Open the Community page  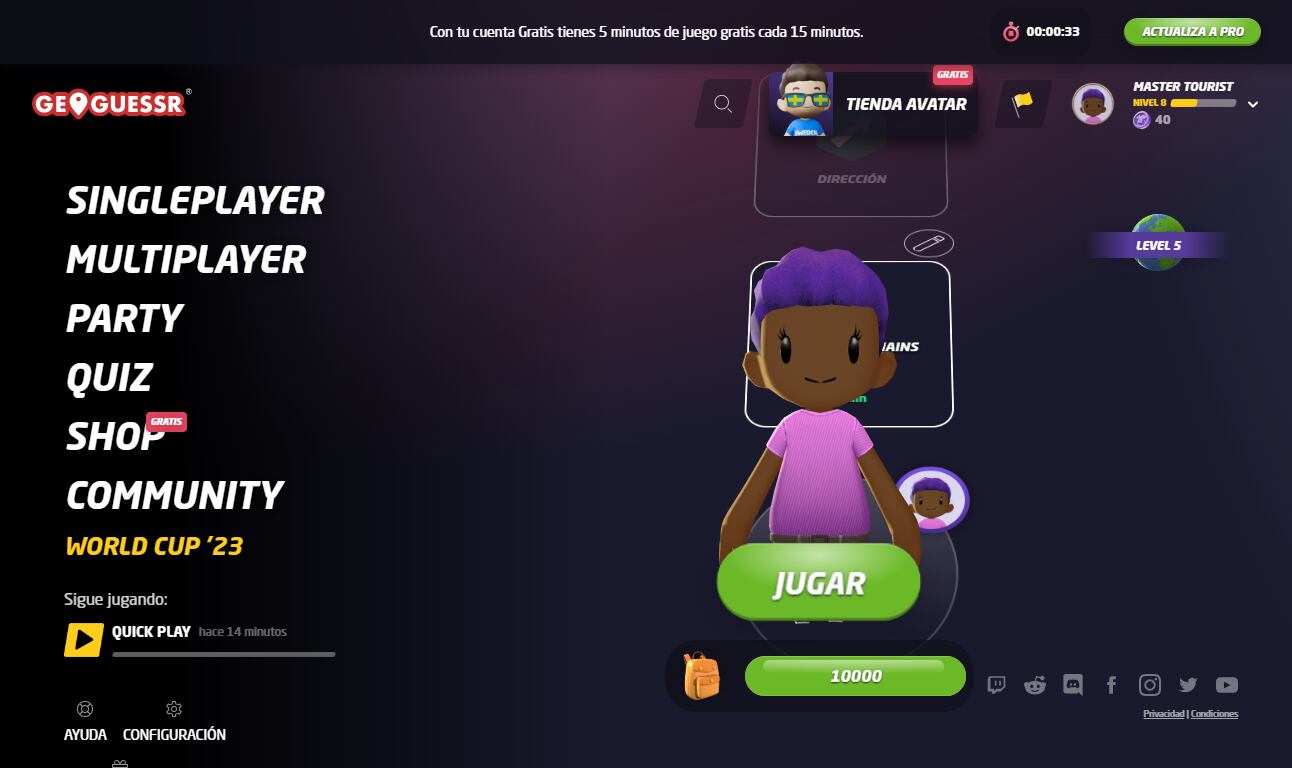(175, 496)
